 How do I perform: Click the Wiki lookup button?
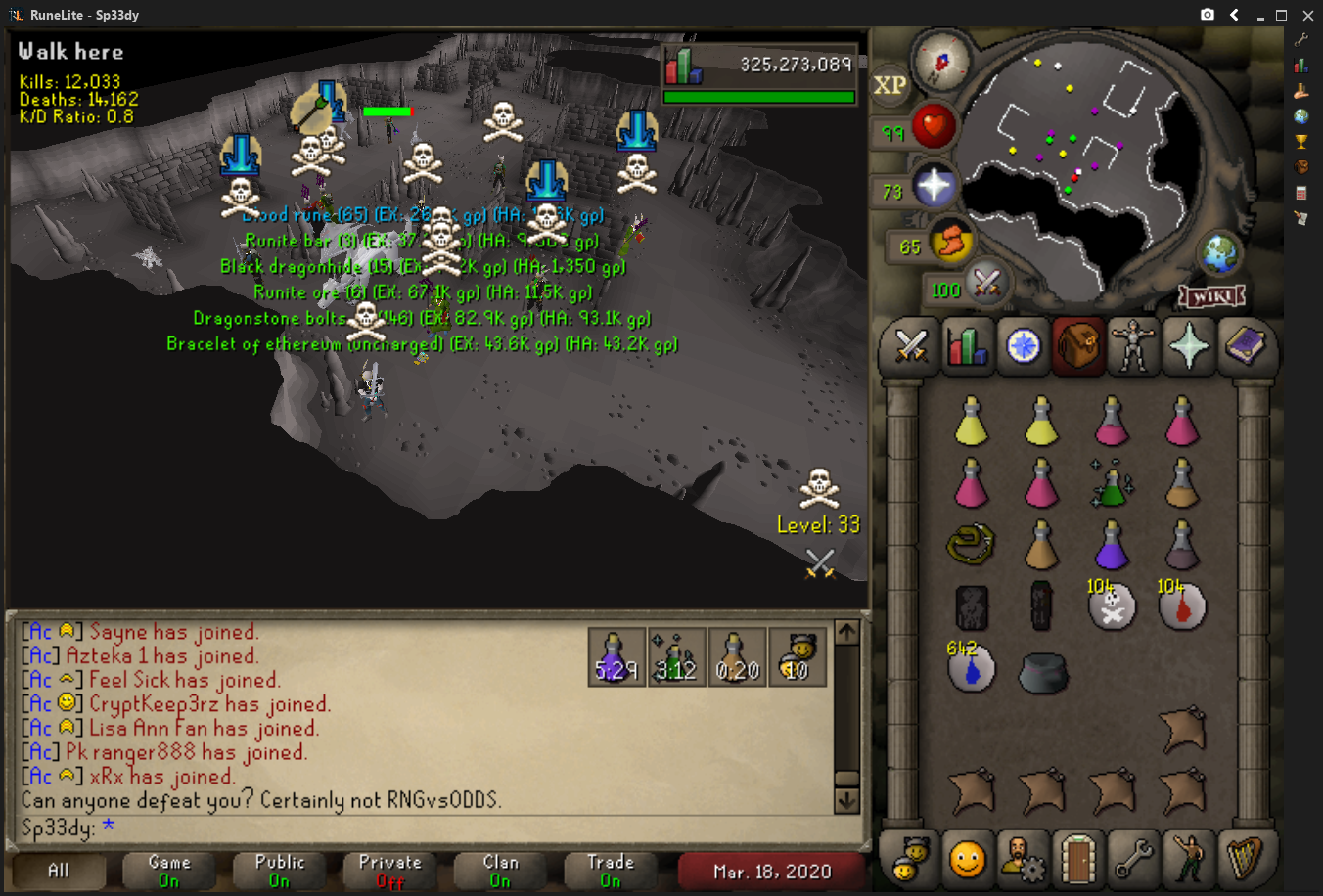pyautogui.click(x=1211, y=295)
